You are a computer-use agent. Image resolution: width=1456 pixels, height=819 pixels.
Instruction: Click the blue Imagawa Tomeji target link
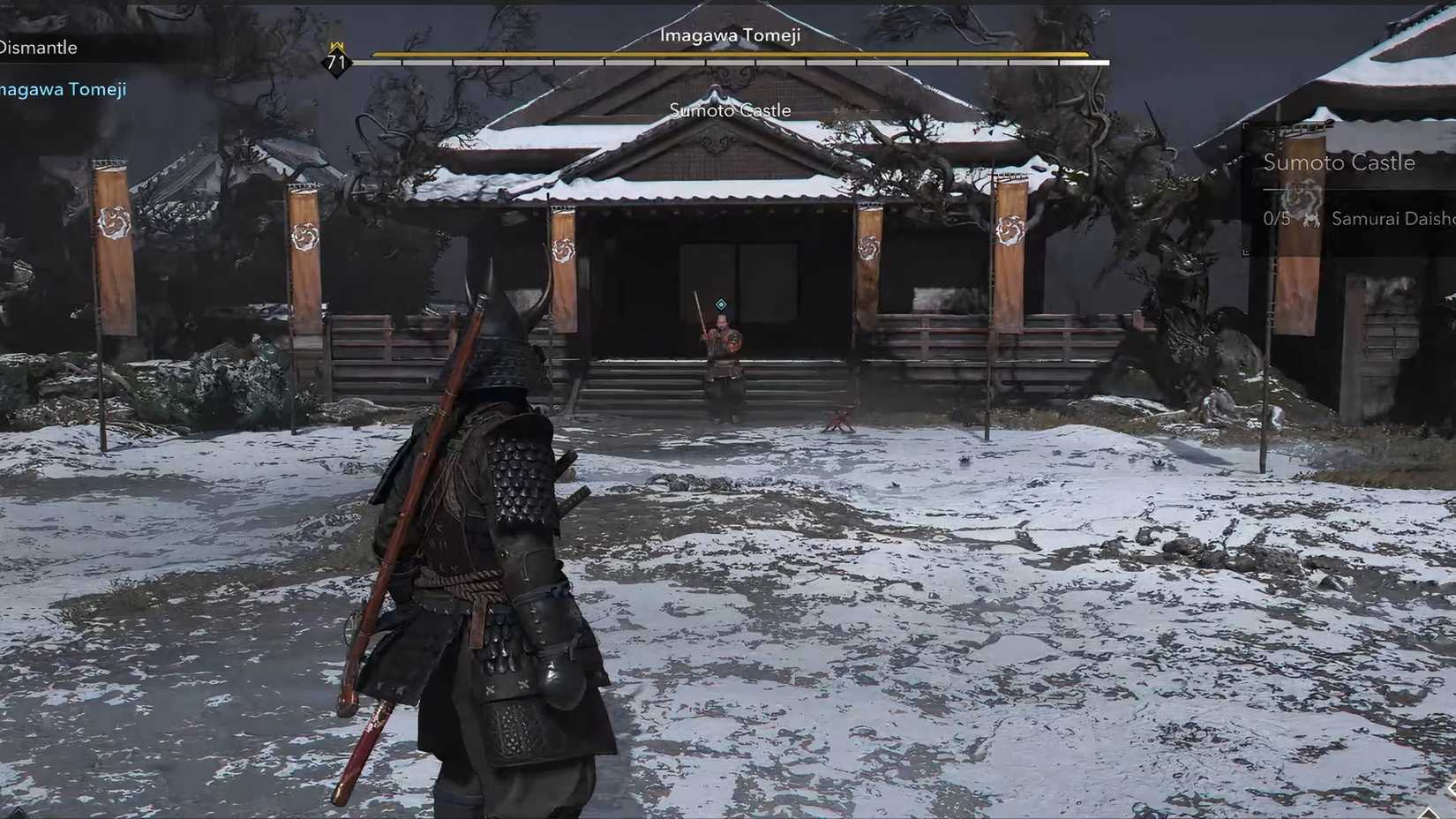coord(63,88)
